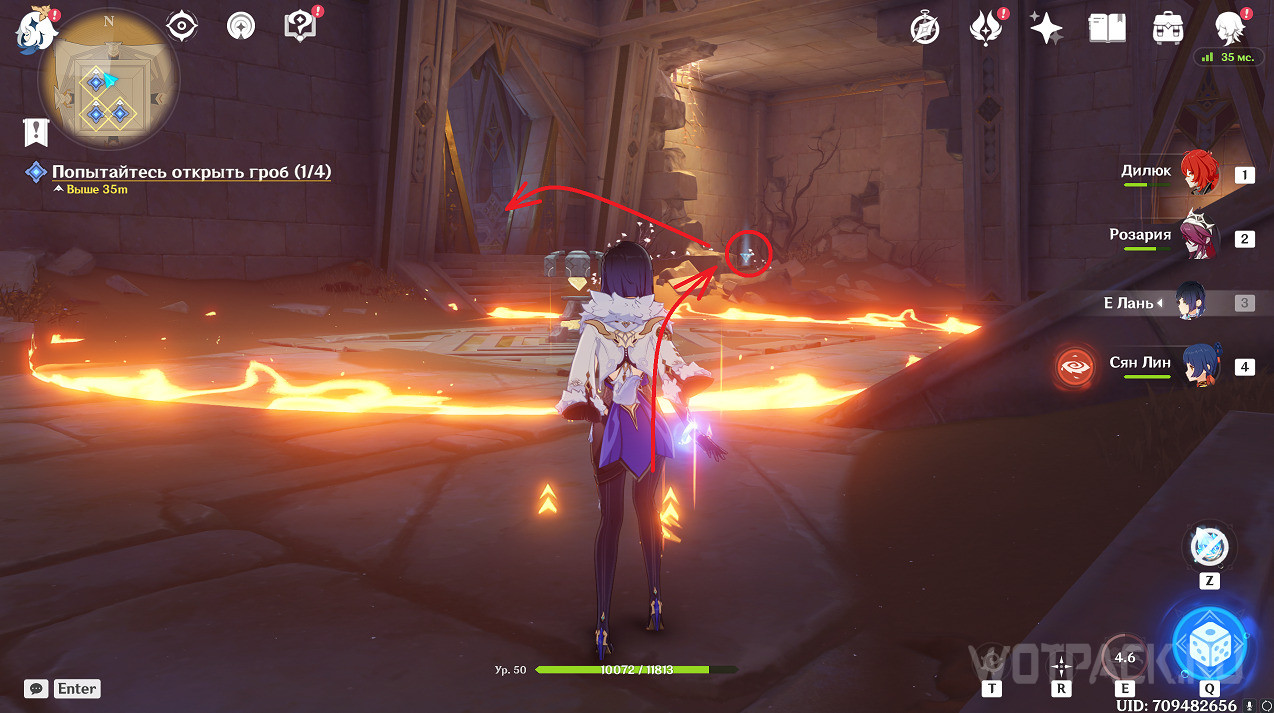
Task: Open the Wish star icon
Action: (1046, 28)
